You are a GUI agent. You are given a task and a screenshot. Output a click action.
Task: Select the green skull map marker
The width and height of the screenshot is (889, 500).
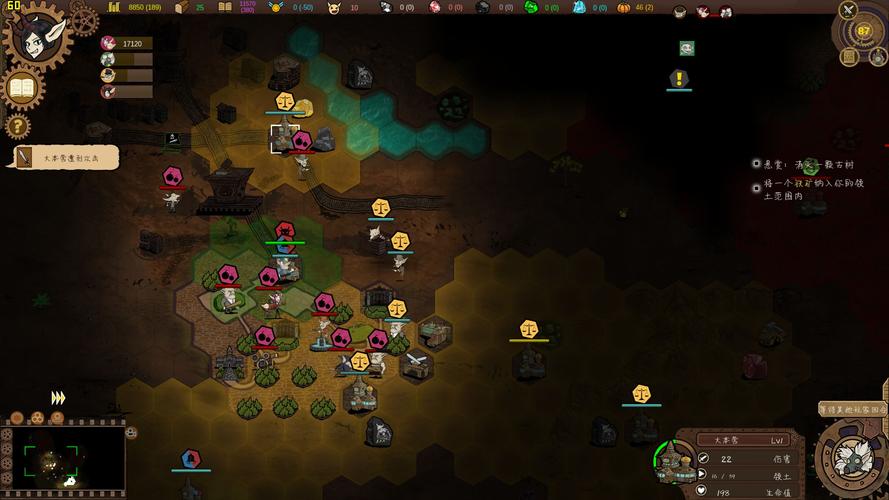coord(687,48)
